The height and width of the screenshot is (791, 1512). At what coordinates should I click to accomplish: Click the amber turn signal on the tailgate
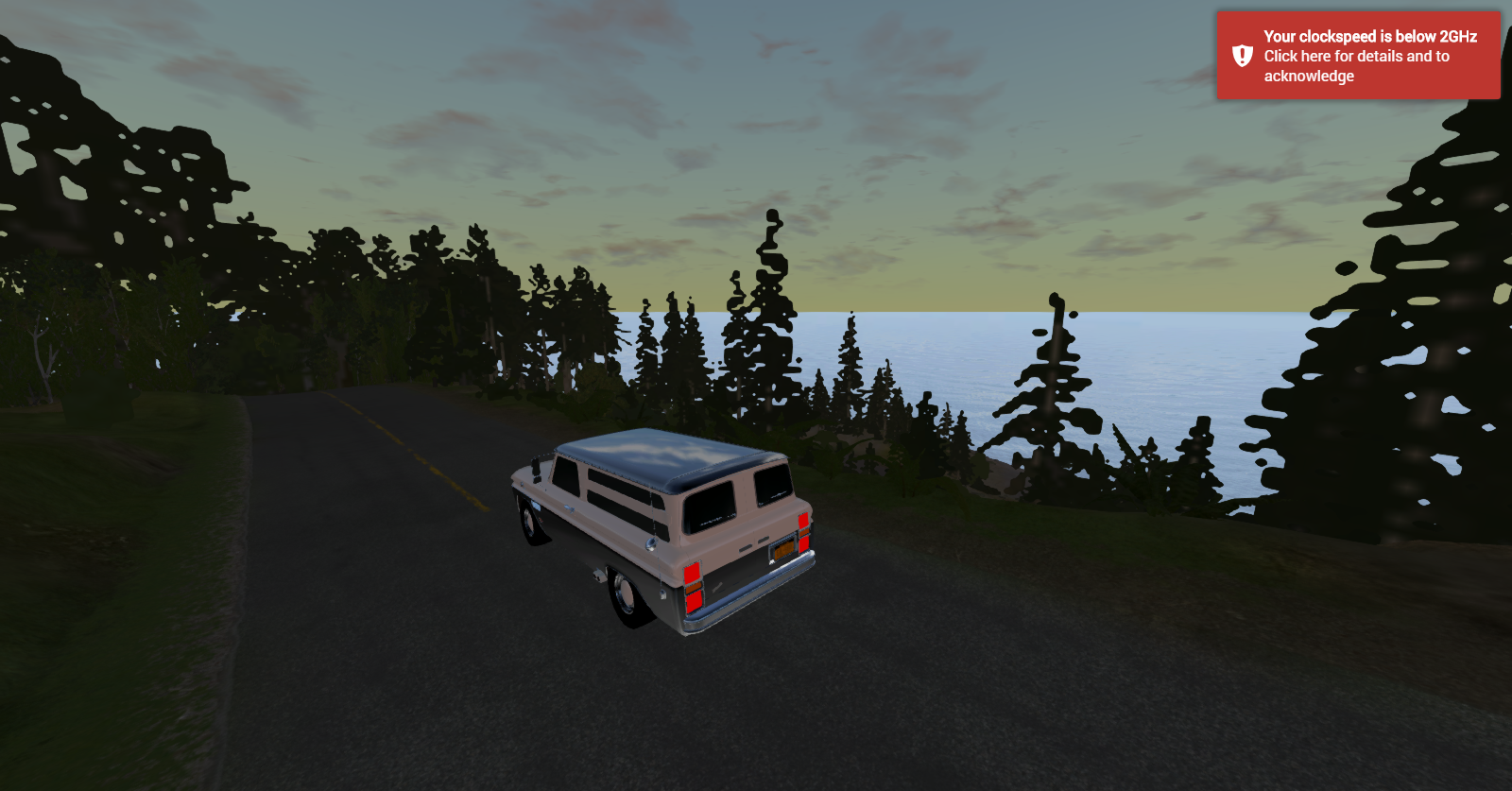694,586
